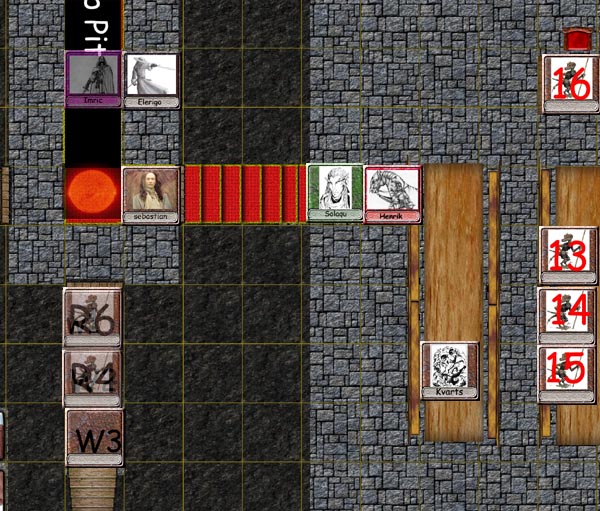Pick the Henrik token
The width and height of the screenshot is (600, 511).
[392, 193]
